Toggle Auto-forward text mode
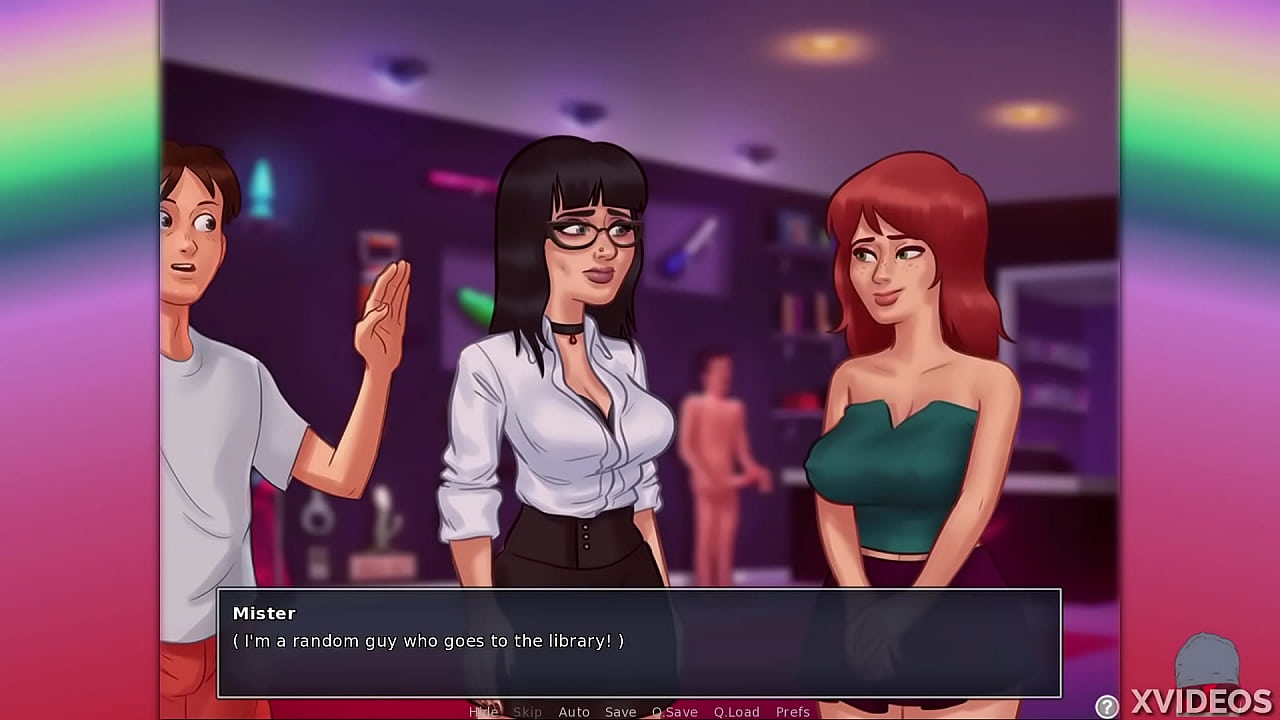Image resolution: width=1280 pixels, height=720 pixels. tap(575, 712)
